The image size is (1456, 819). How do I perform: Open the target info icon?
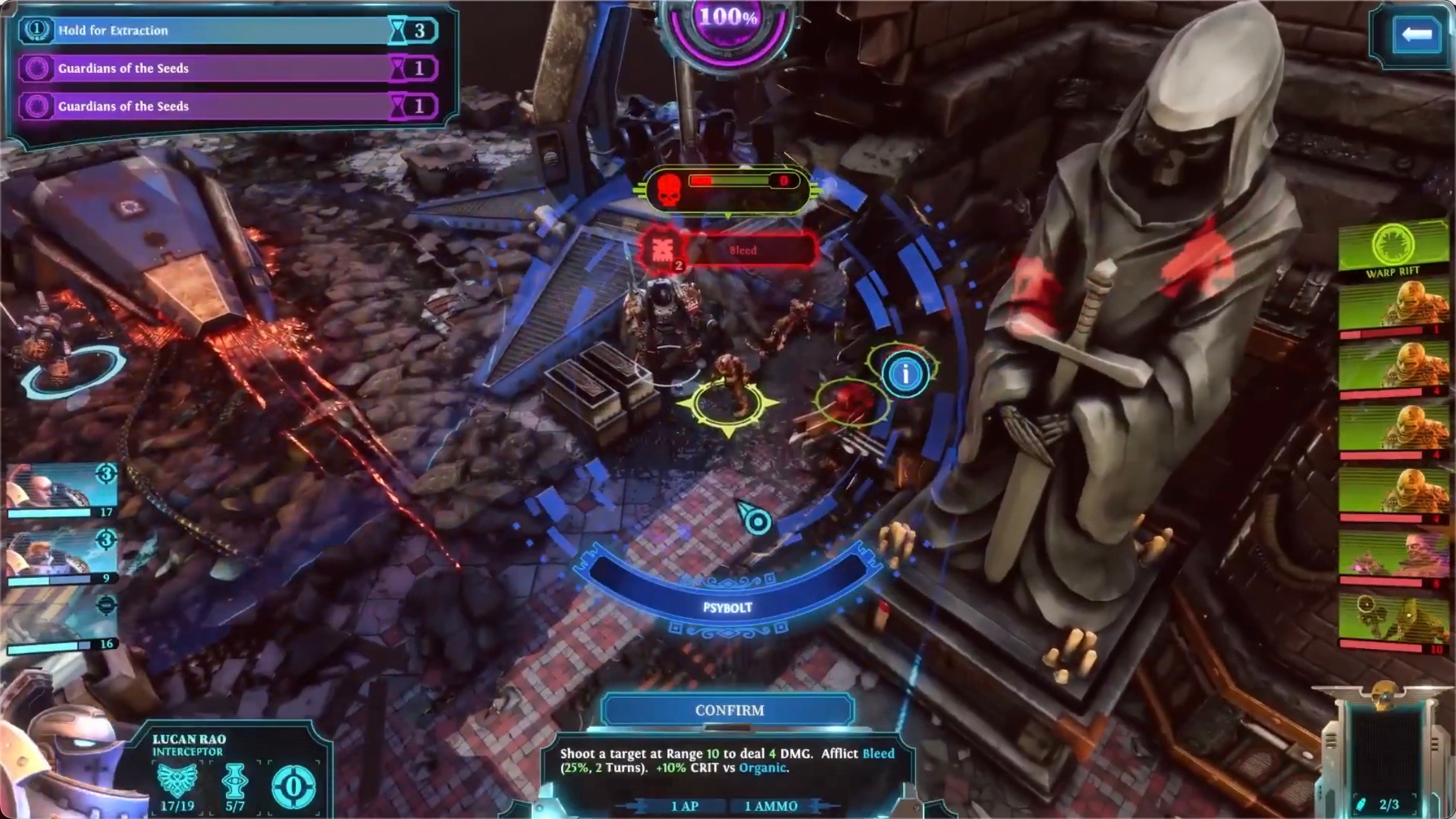pyautogui.click(x=905, y=374)
